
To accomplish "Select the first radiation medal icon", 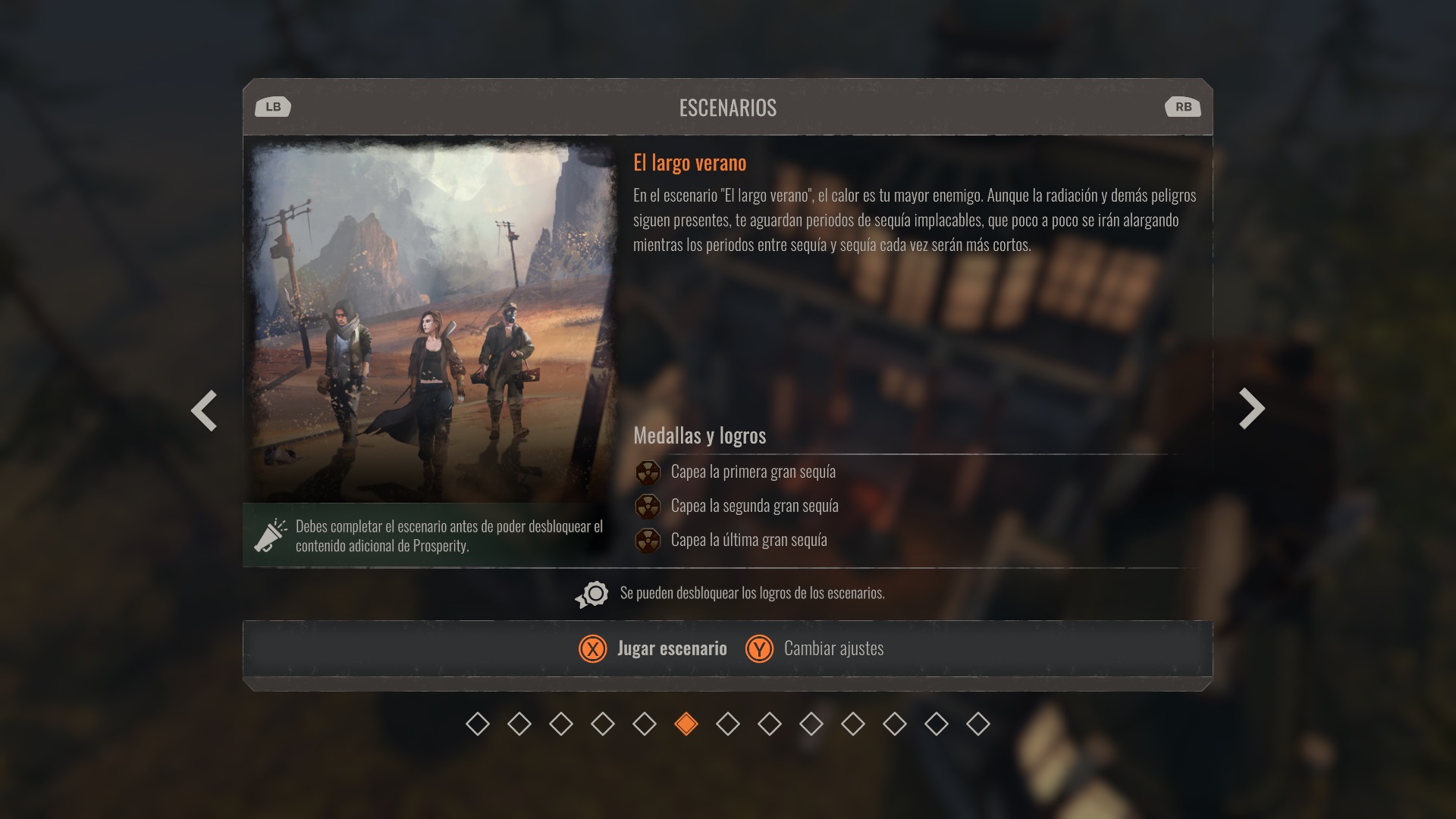I will pos(648,471).
